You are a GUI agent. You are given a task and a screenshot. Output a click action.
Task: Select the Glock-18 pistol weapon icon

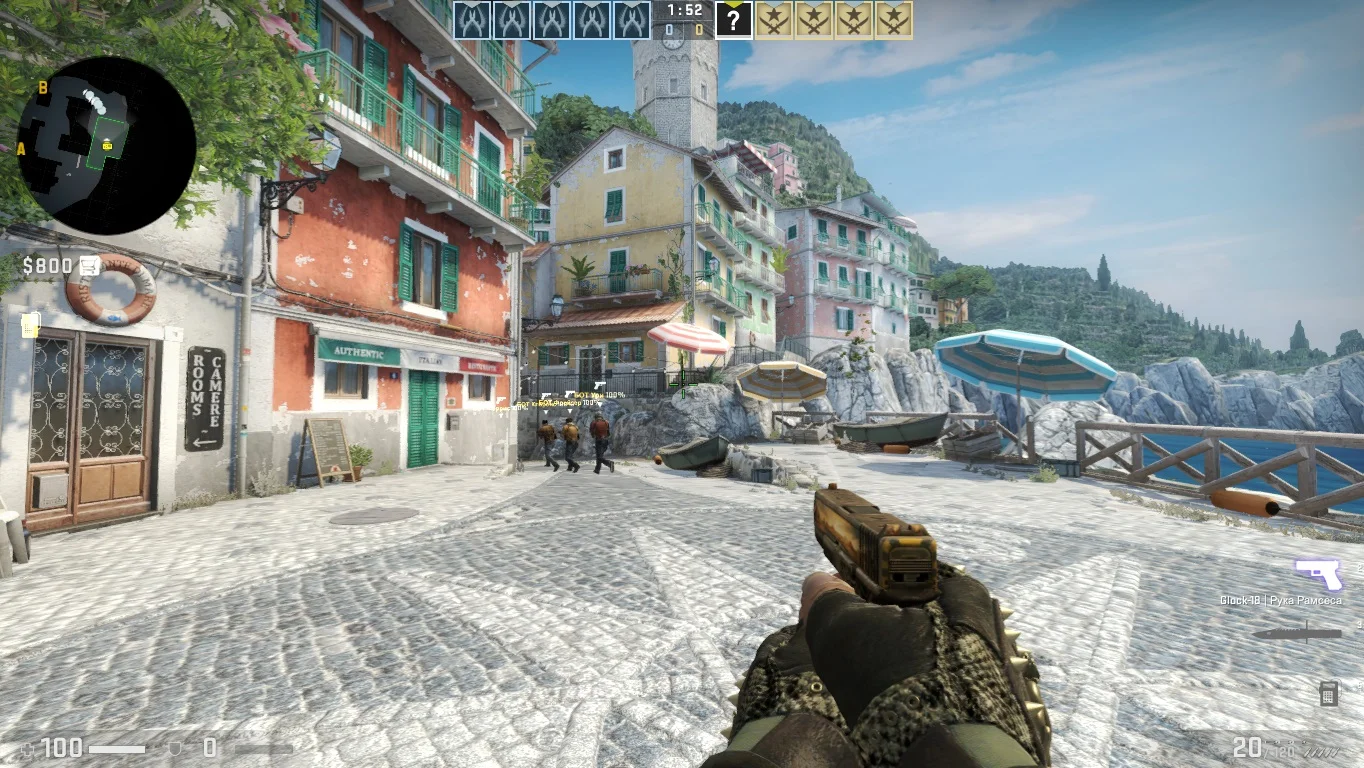click(x=1318, y=574)
